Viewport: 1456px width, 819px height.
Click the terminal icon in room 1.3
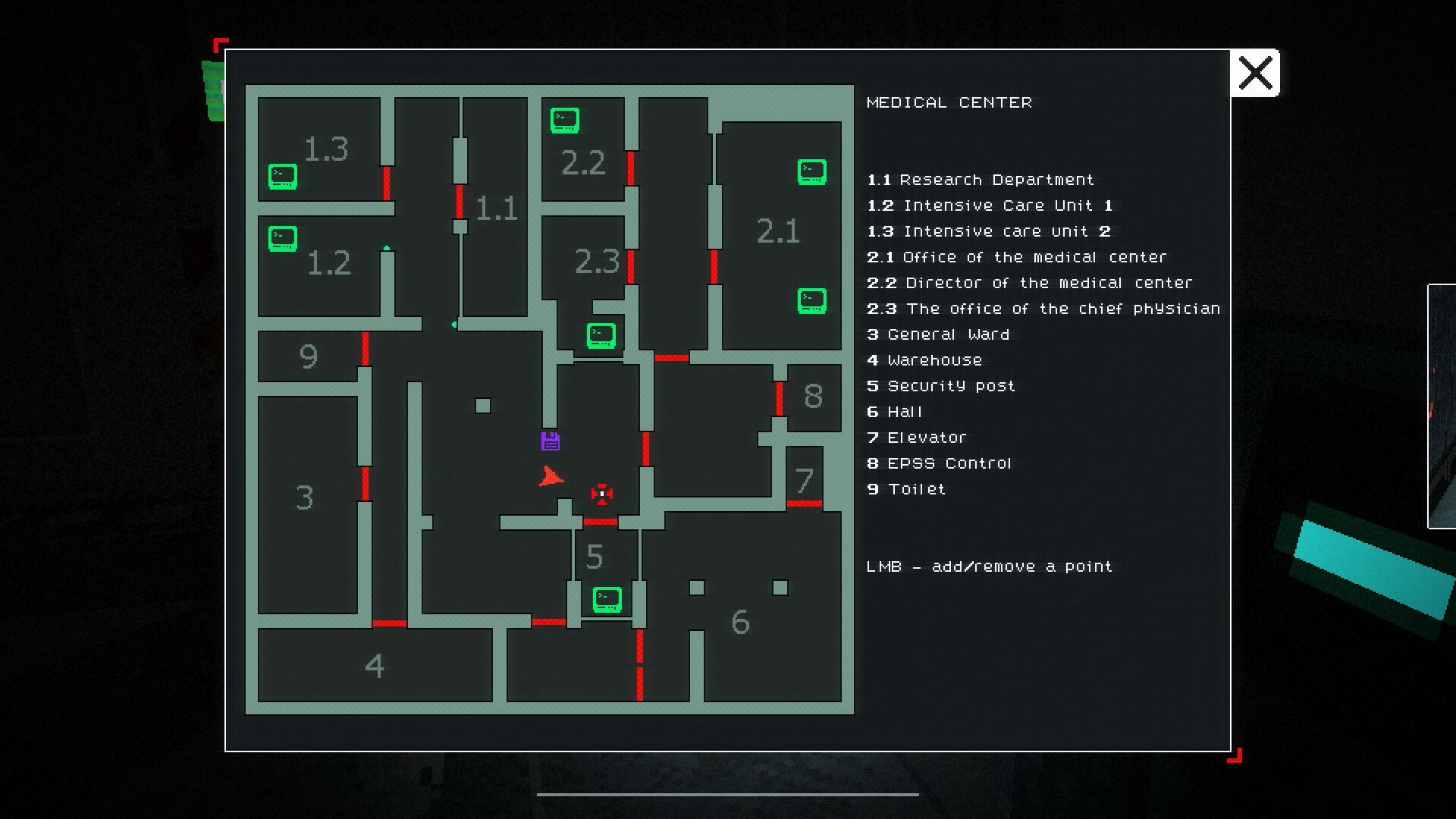282,176
